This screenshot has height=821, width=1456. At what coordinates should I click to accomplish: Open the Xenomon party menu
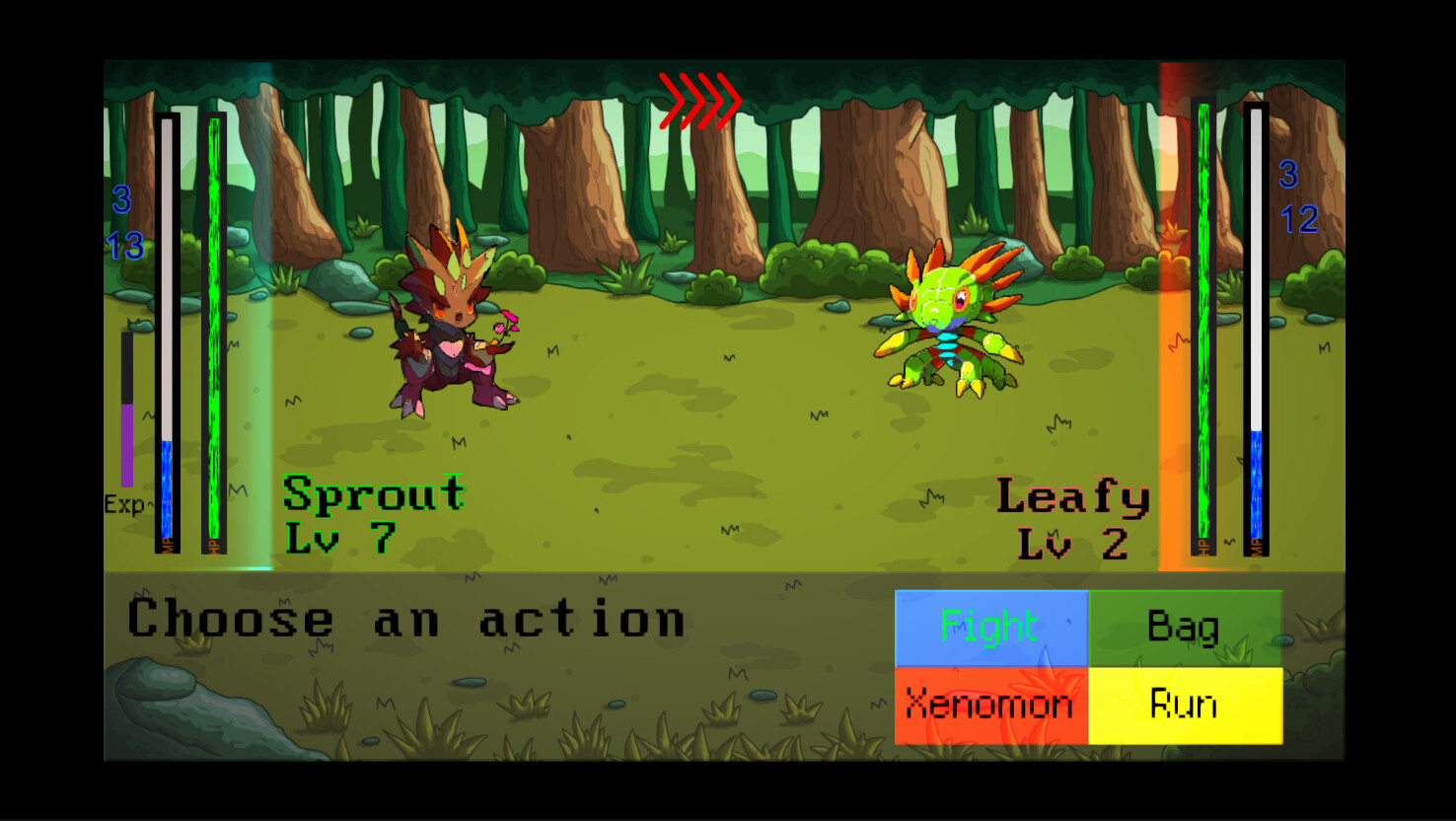click(989, 704)
